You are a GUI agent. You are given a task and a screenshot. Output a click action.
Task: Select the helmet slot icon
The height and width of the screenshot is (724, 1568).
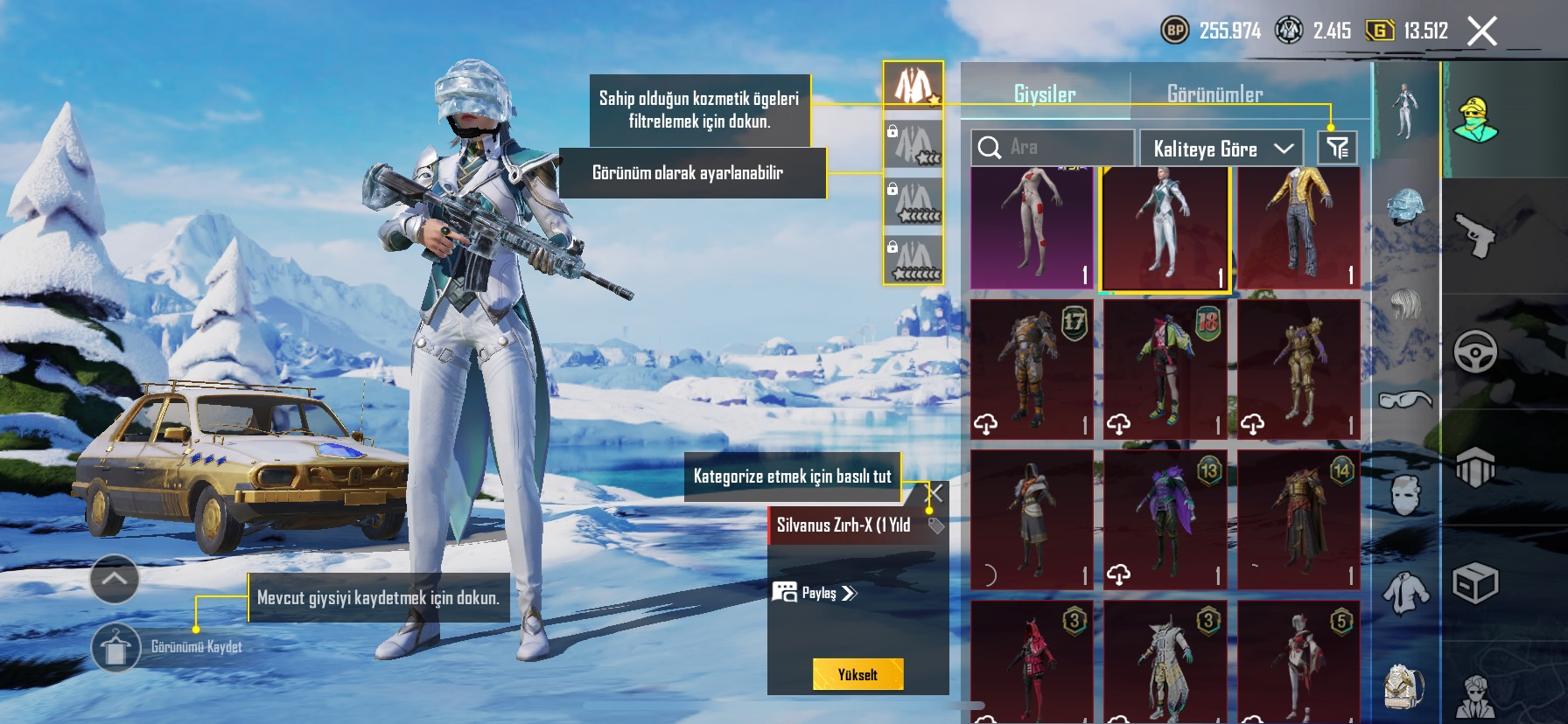coord(1405,207)
